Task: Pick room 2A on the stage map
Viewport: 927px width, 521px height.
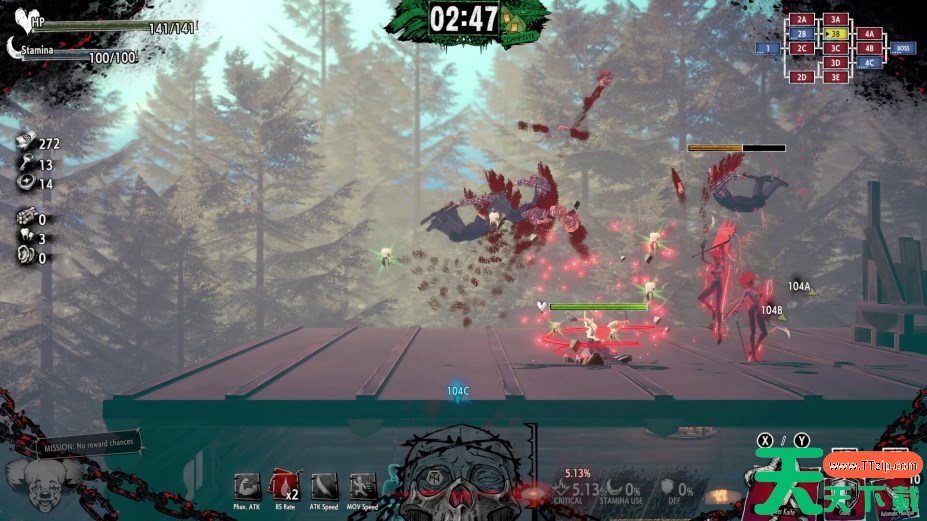Action: pos(801,19)
